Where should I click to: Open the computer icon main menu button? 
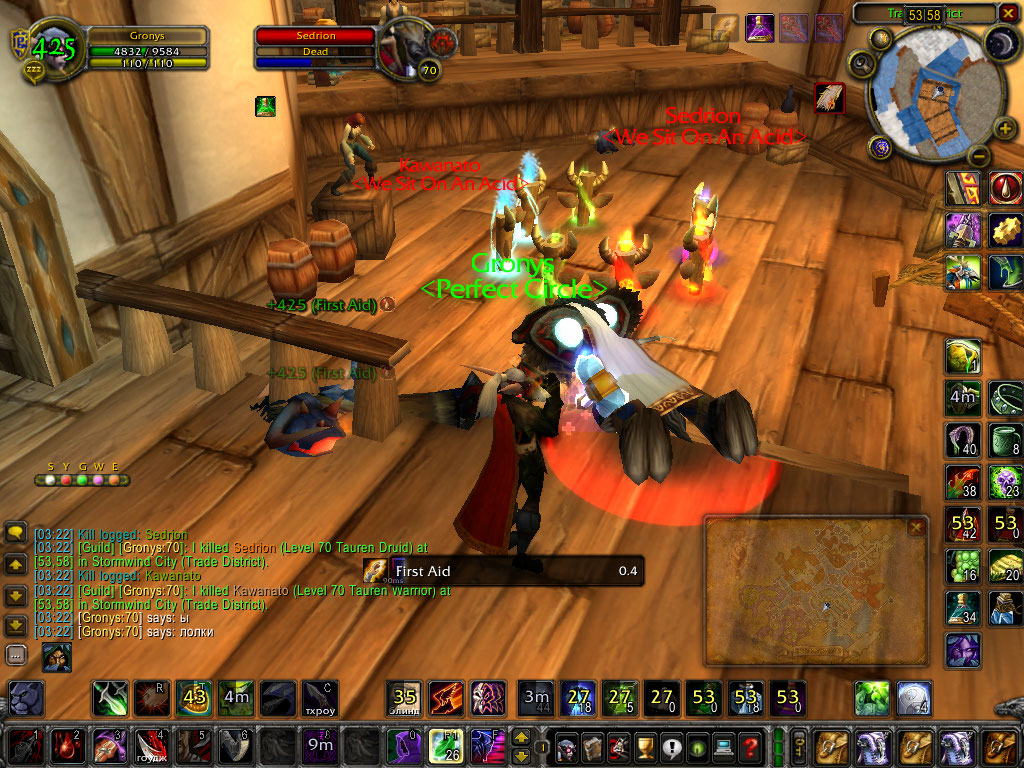(723, 746)
